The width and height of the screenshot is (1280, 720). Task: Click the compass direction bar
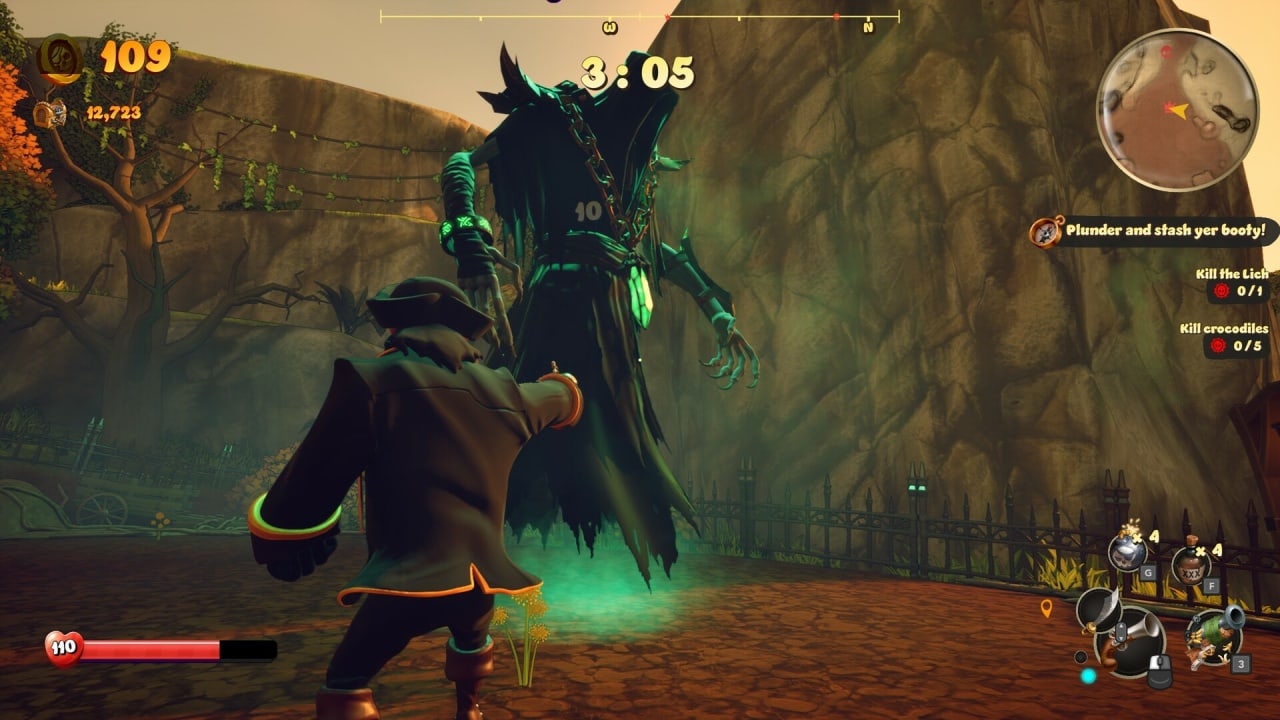tap(639, 17)
